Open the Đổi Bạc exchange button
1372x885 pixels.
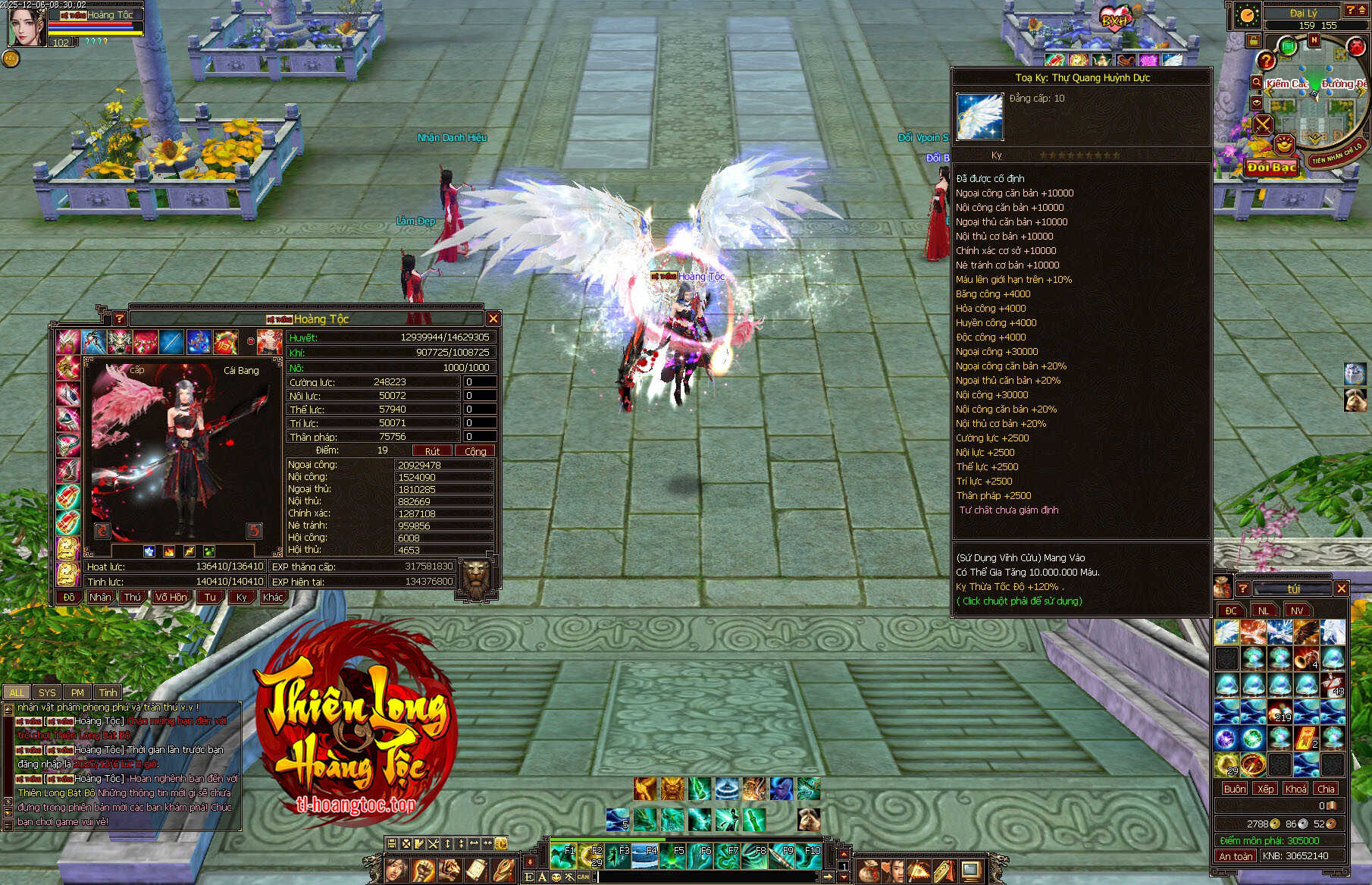[1272, 168]
